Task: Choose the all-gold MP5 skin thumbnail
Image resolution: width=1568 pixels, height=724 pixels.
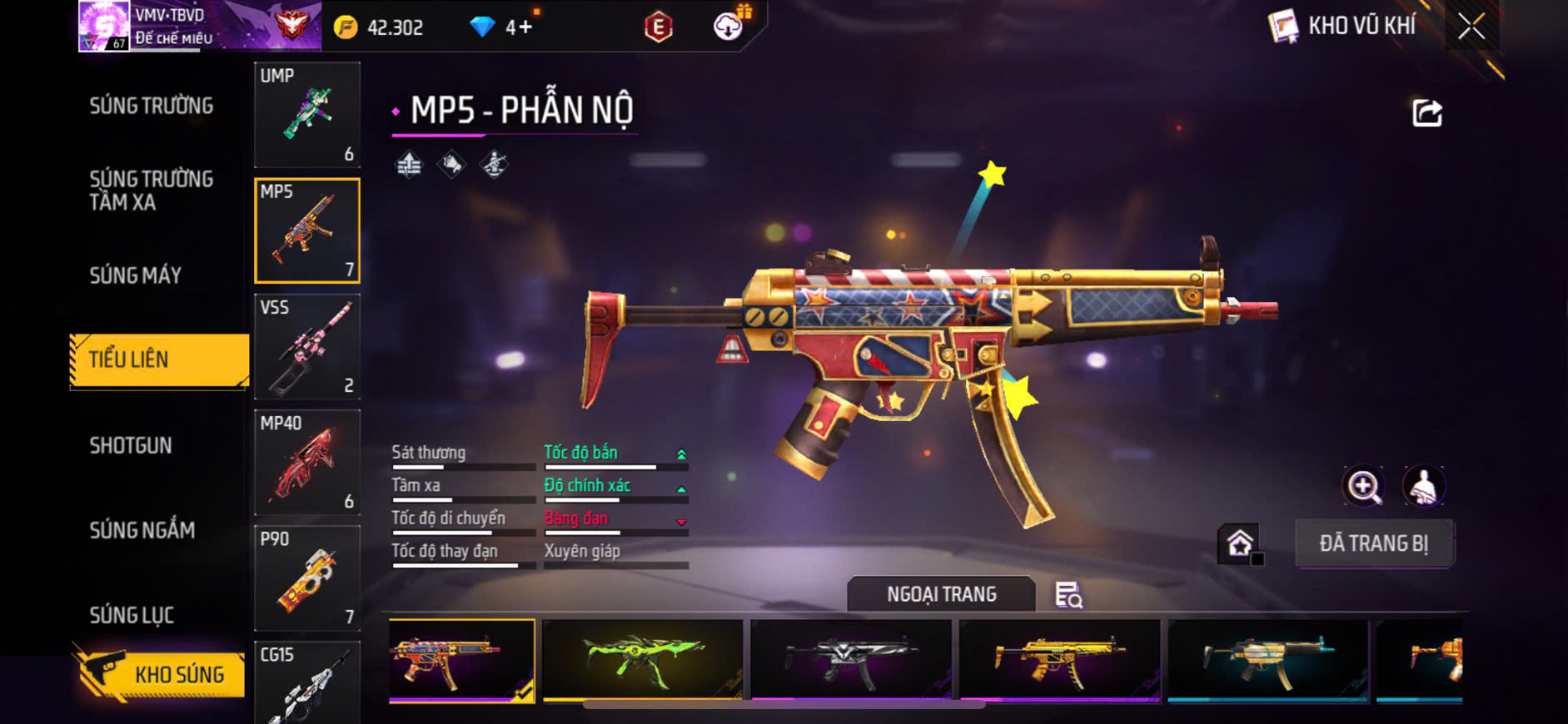Action: 1059,660
